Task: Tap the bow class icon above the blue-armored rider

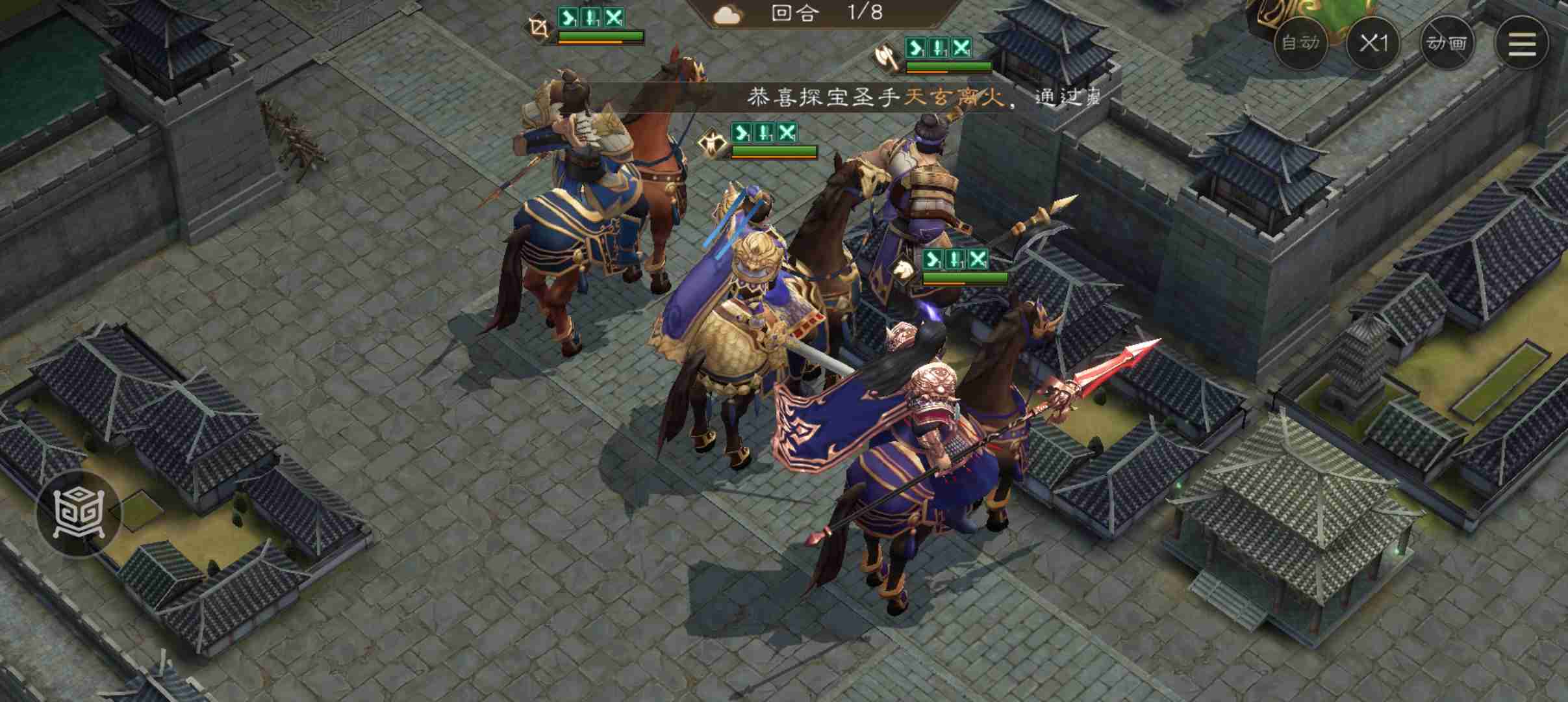Action: (x=539, y=26)
